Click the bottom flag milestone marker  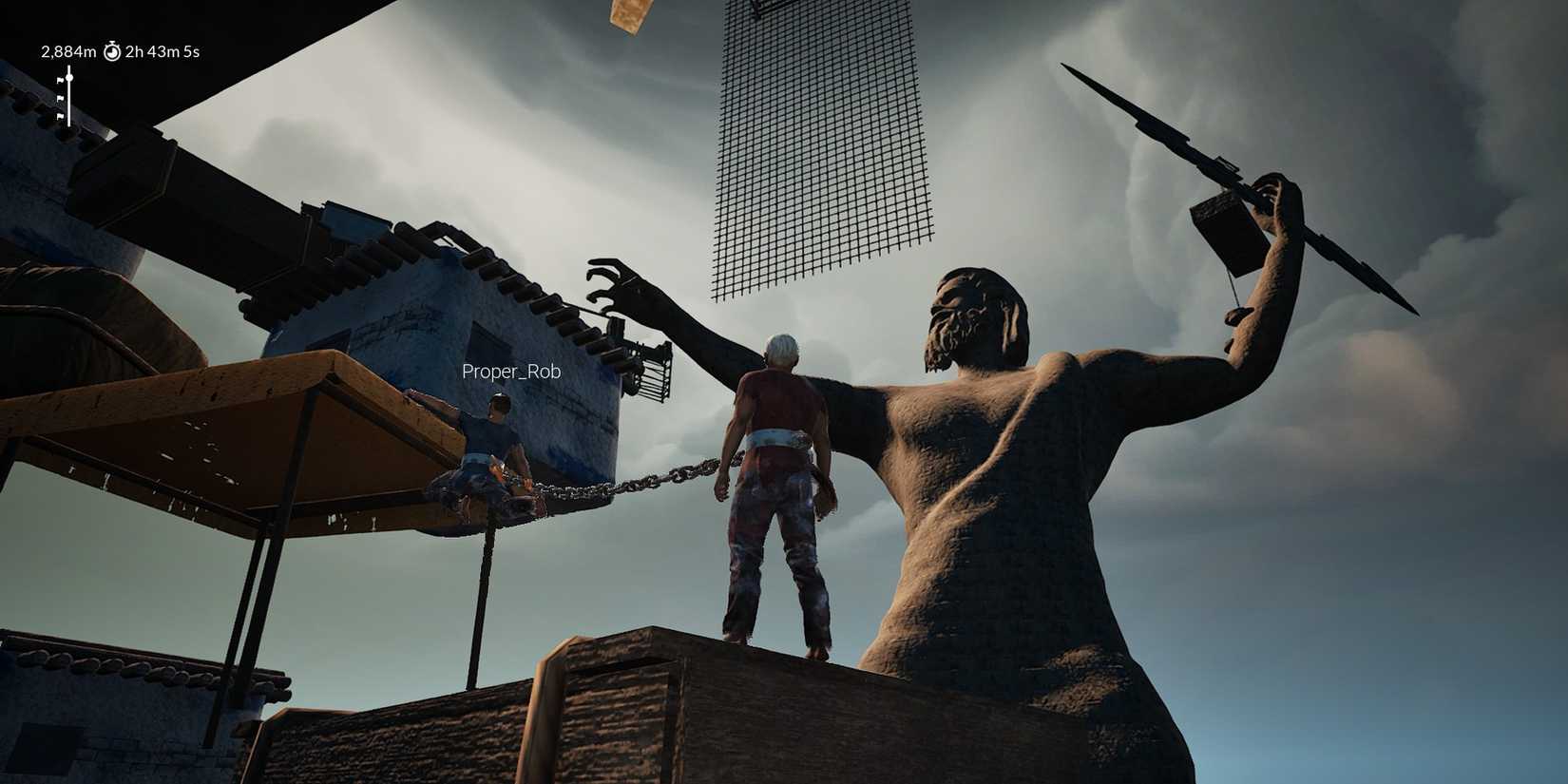(61, 116)
